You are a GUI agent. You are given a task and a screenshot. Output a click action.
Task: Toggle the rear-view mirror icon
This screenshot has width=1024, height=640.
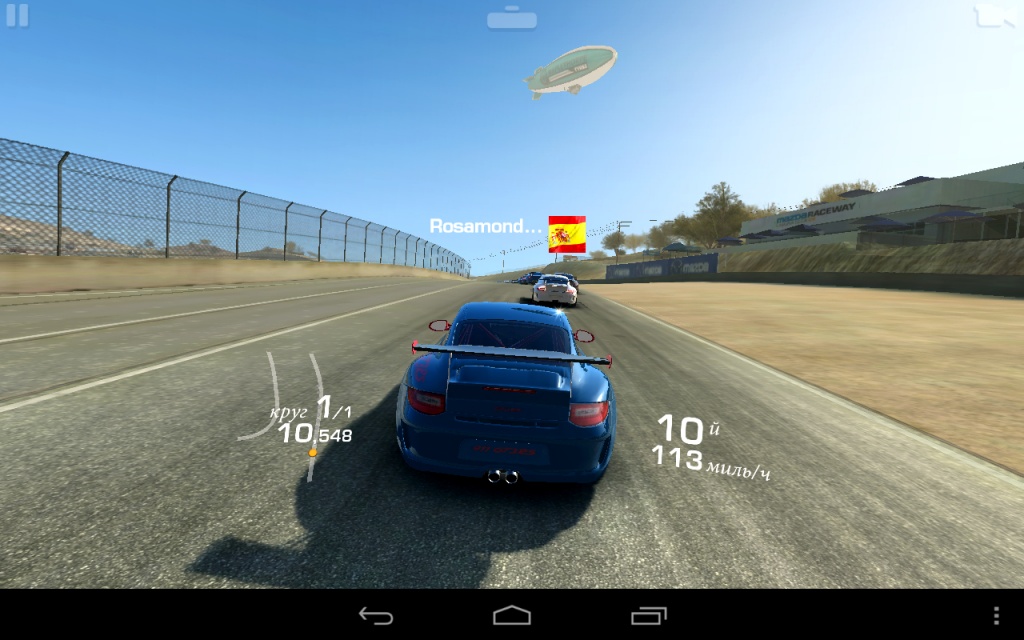512,18
